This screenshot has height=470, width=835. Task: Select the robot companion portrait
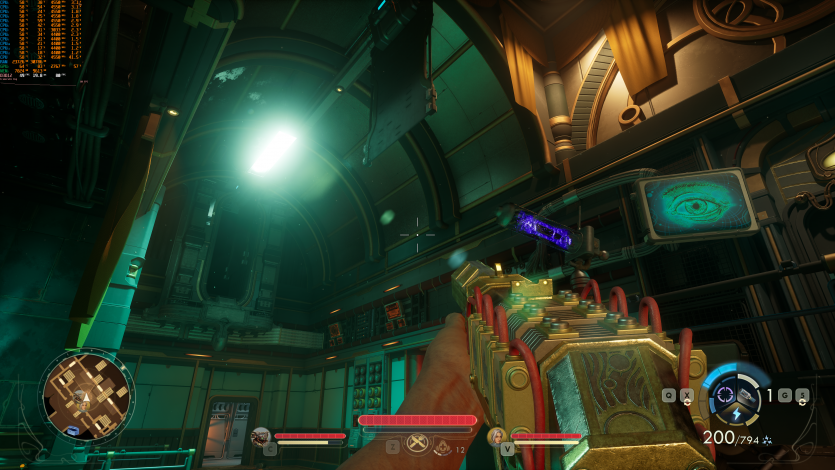pyautogui.click(x=261, y=436)
